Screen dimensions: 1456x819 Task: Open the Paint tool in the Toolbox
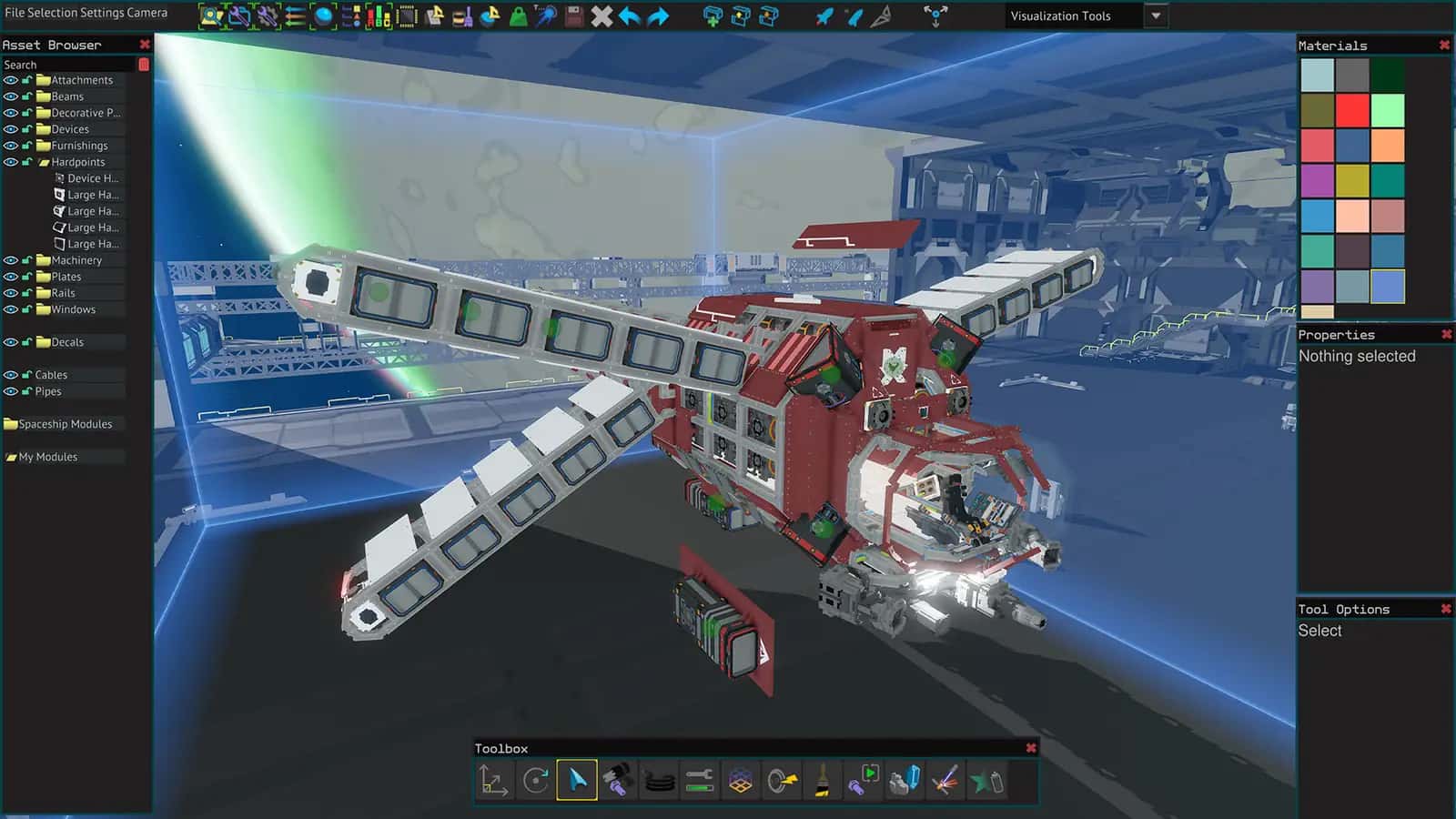[822, 781]
